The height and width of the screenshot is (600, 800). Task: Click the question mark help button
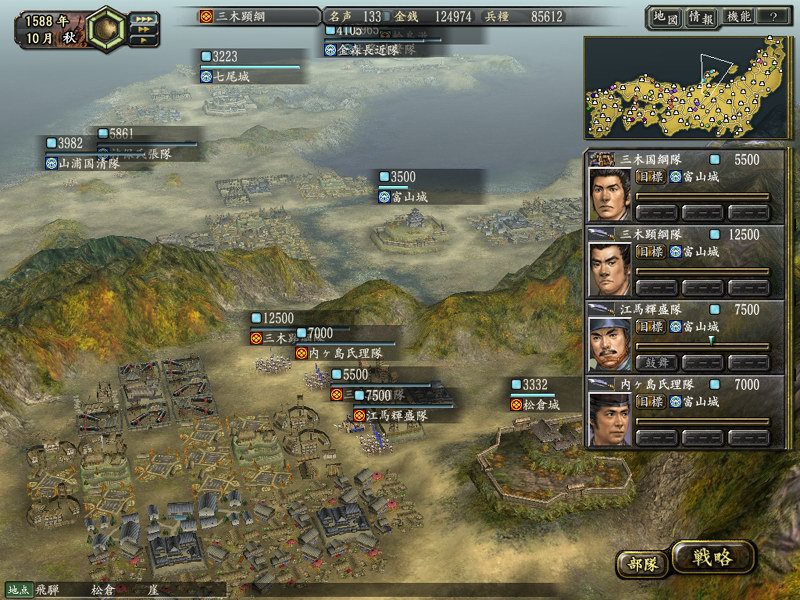click(773, 17)
